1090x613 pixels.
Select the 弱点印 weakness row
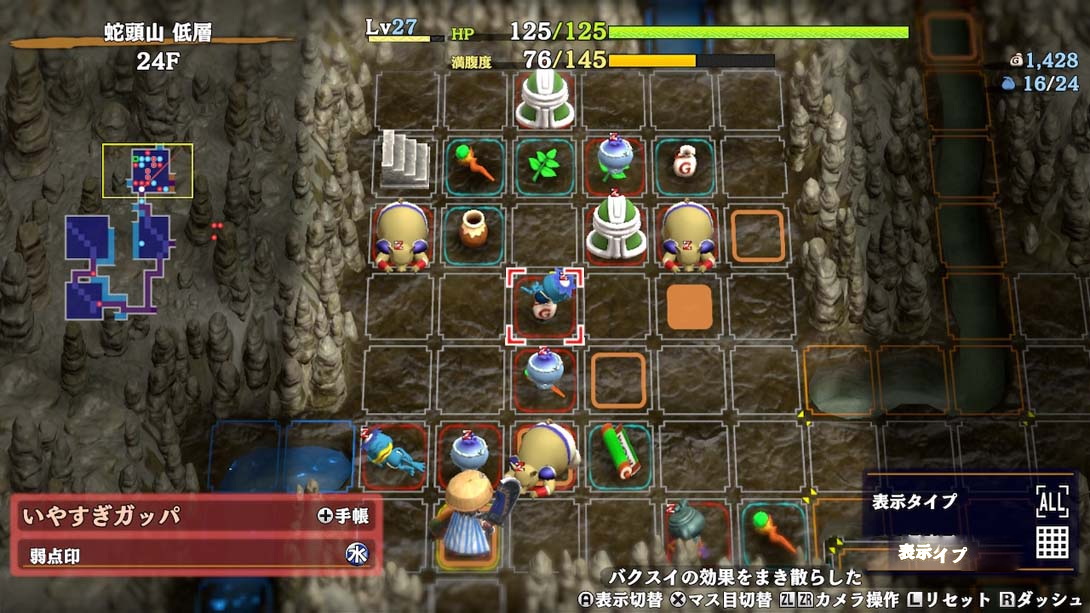click(x=196, y=556)
